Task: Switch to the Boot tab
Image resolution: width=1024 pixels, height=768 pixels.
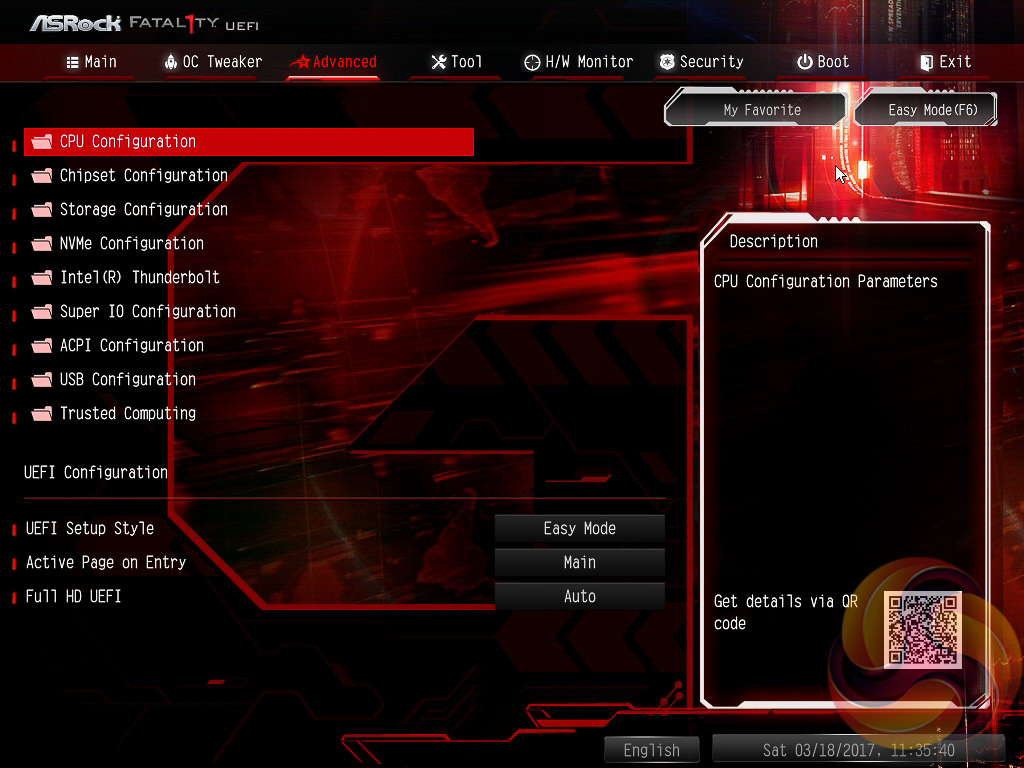Action: click(823, 62)
